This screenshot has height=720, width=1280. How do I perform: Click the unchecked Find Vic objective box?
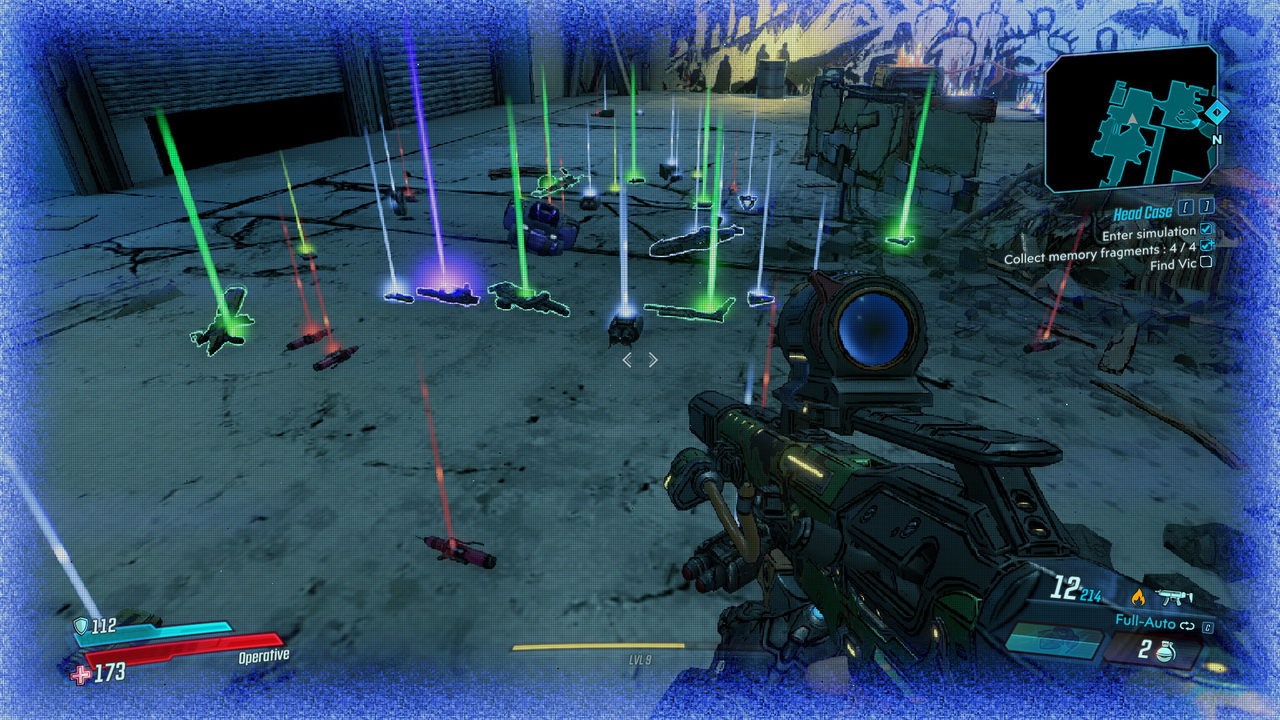[x=1206, y=263]
